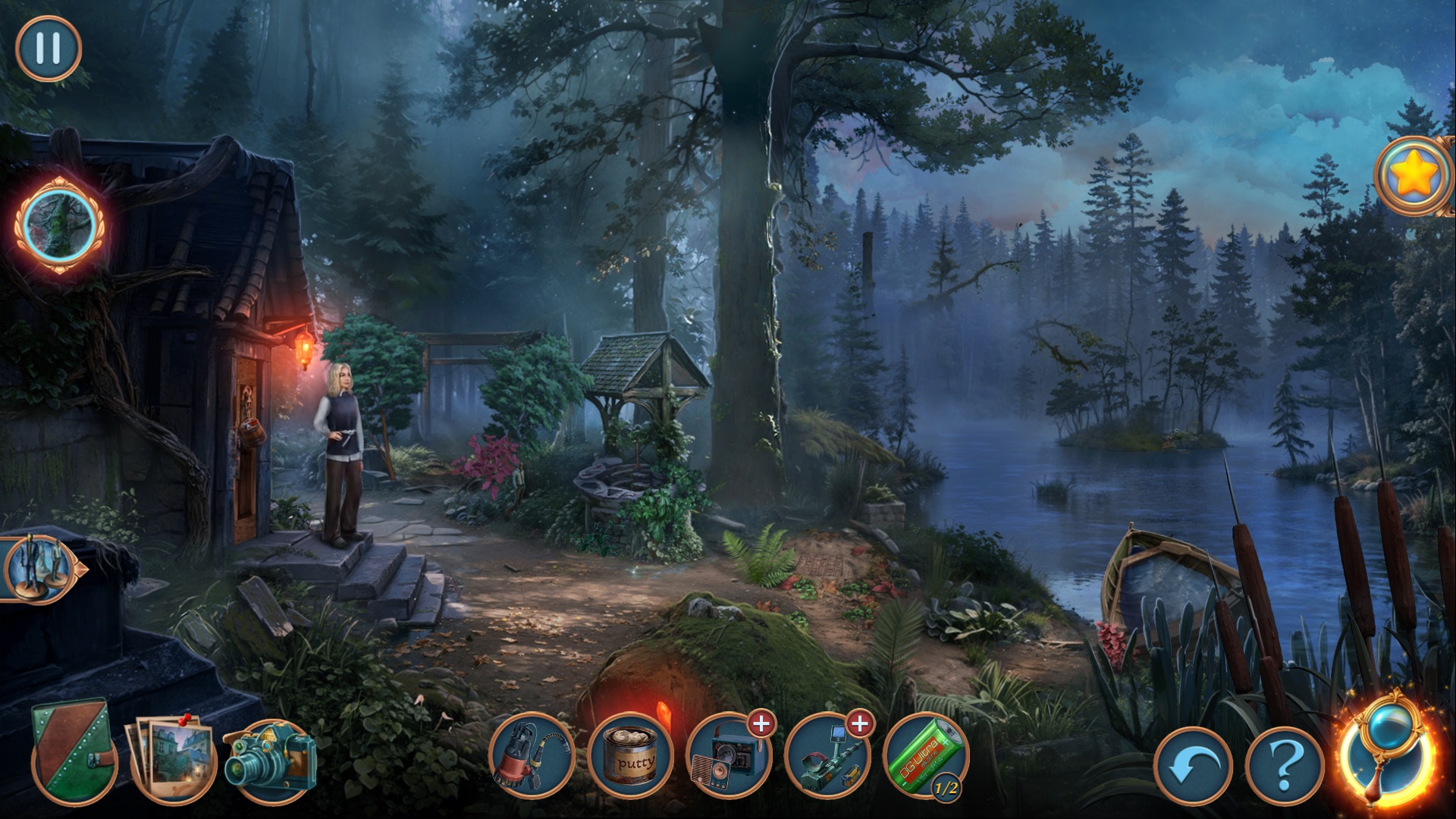Open the glowing tree location portrait
Screen dimensions: 1456x819
pyautogui.click(x=59, y=225)
